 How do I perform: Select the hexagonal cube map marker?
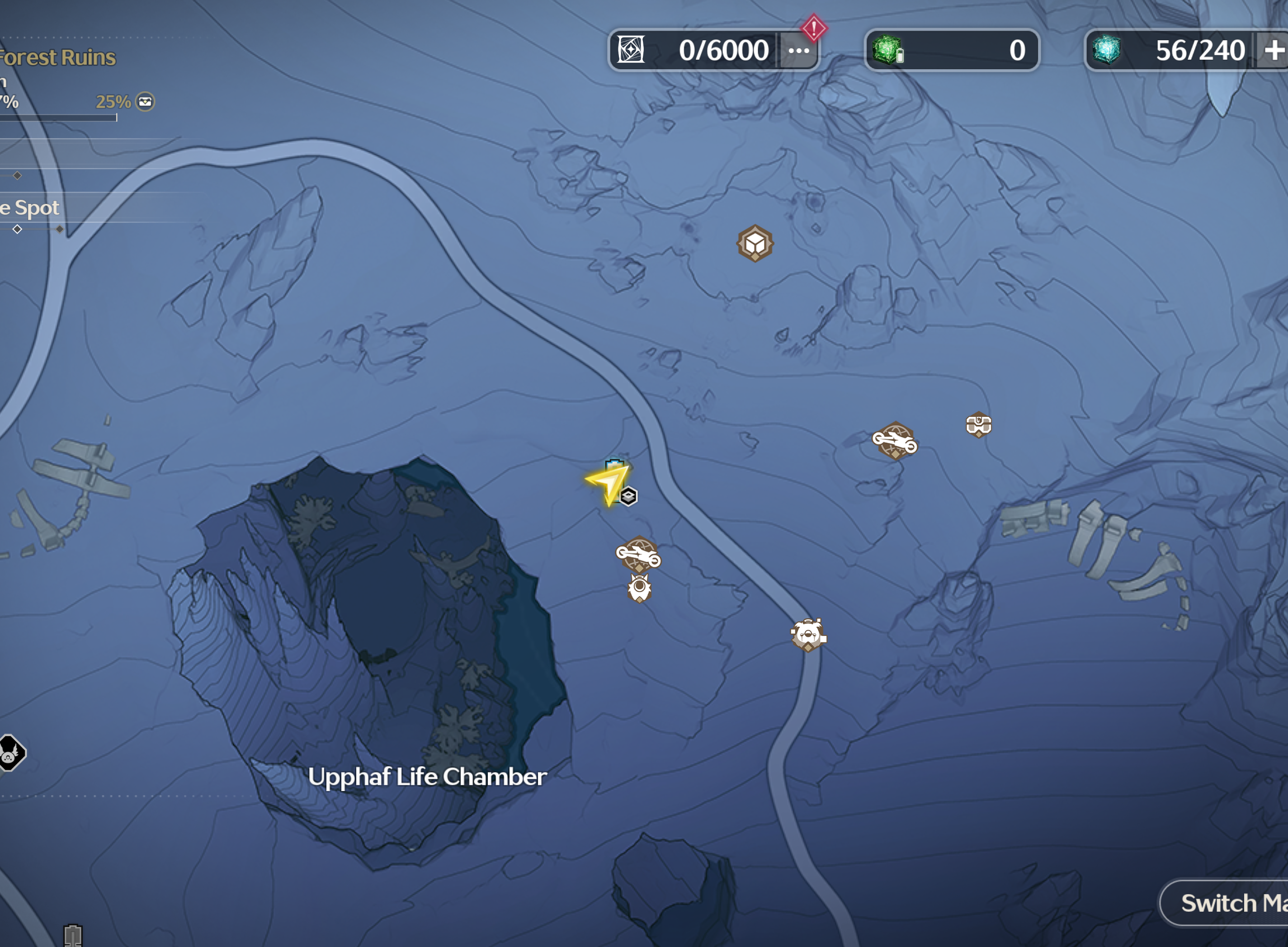[x=755, y=244]
